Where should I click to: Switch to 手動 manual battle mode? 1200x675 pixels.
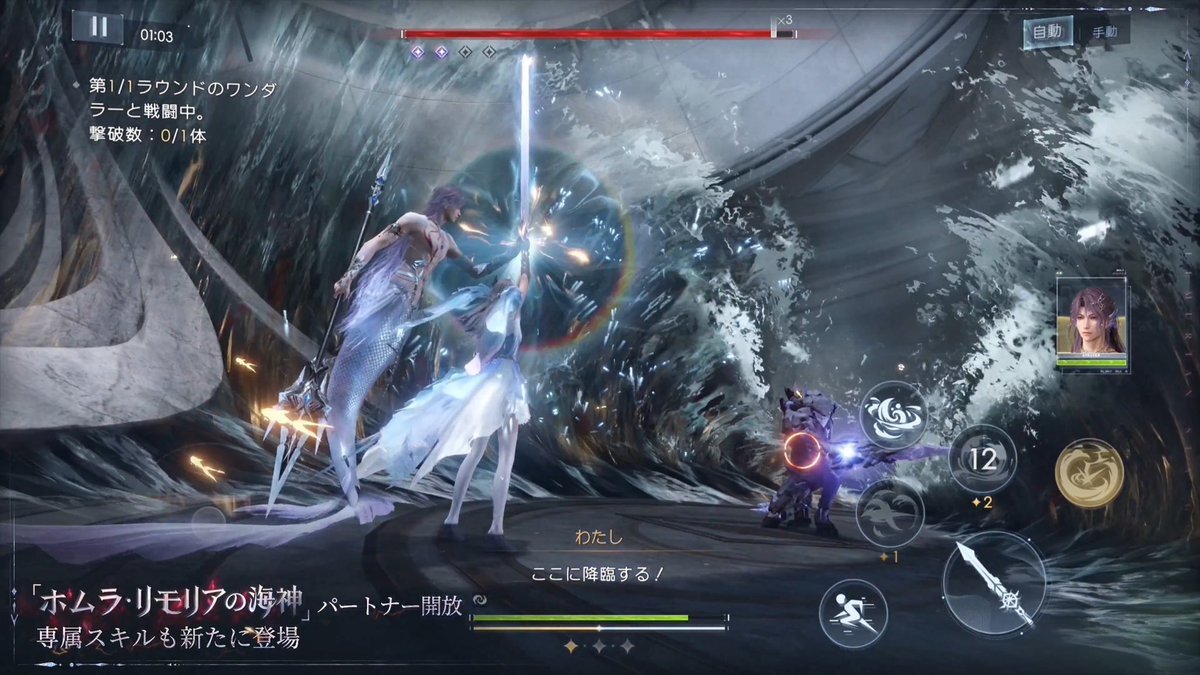tap(1104, 32)
